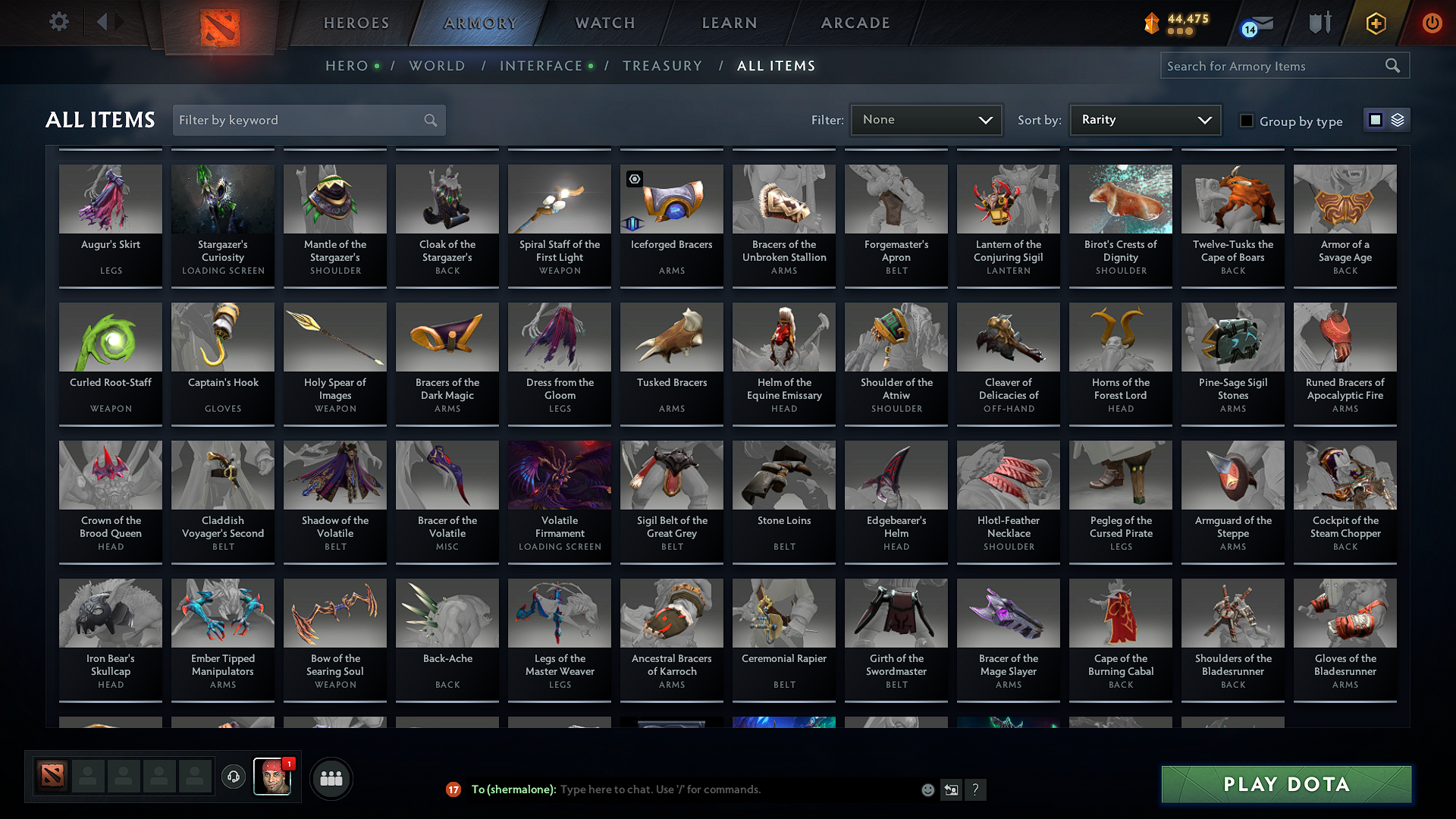Screen dimensions: 1456x819
Task: Enable the Group by type checkbox
Action: pos(1246,120)
